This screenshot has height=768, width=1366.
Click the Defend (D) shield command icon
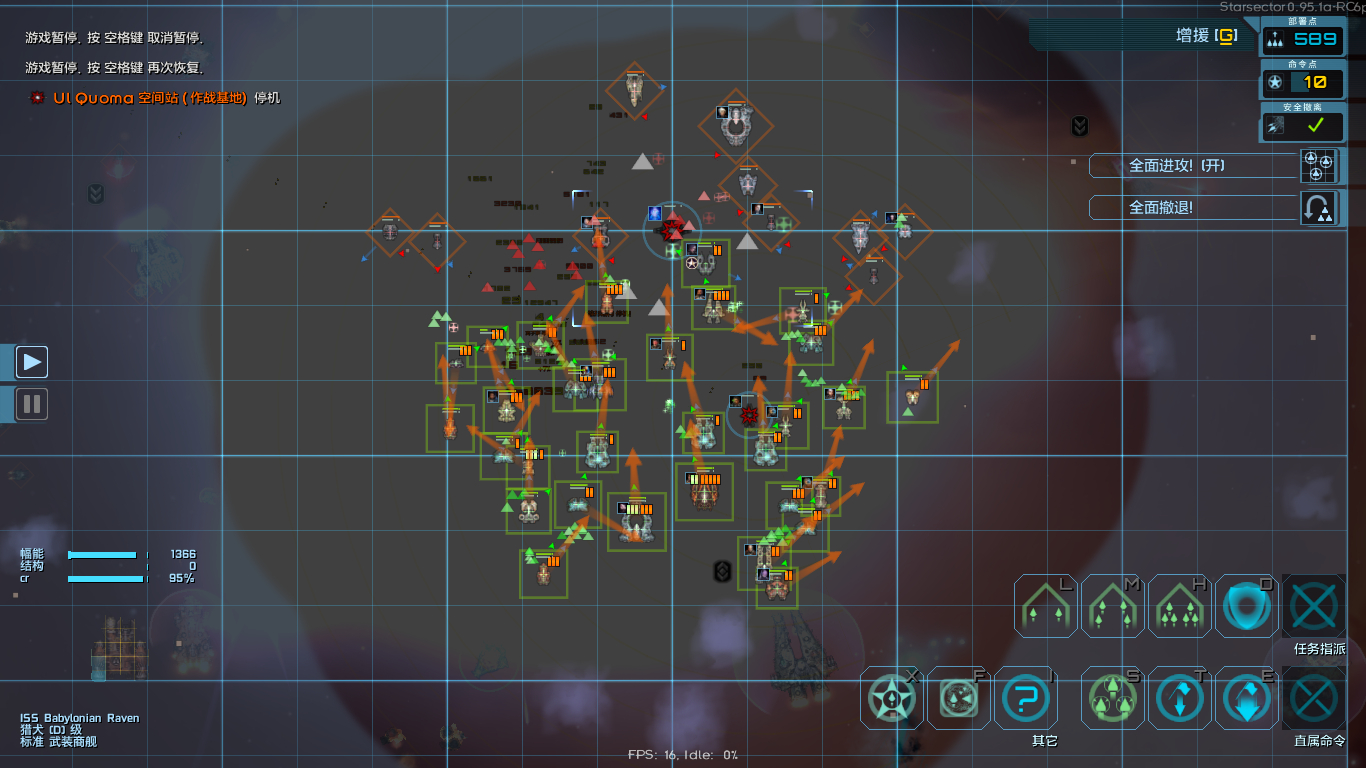(x=1246, y=605)
